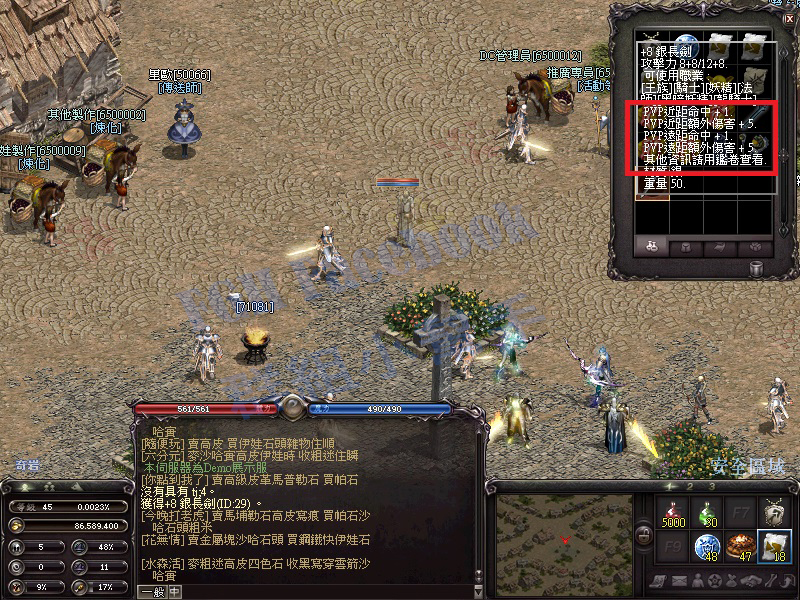The height and width of the screenshot is (600, 800).
Task: Use the roasted meat hotbar item
Action: 740,546
